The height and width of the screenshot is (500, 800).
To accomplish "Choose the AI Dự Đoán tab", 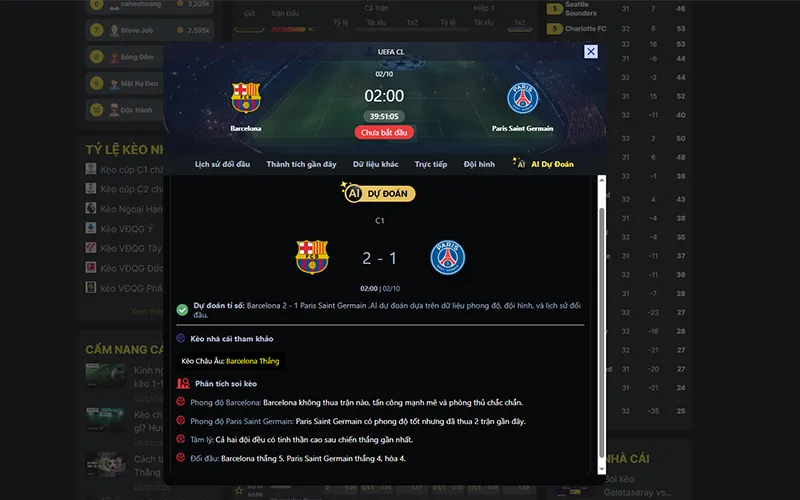I will [545, 164].
